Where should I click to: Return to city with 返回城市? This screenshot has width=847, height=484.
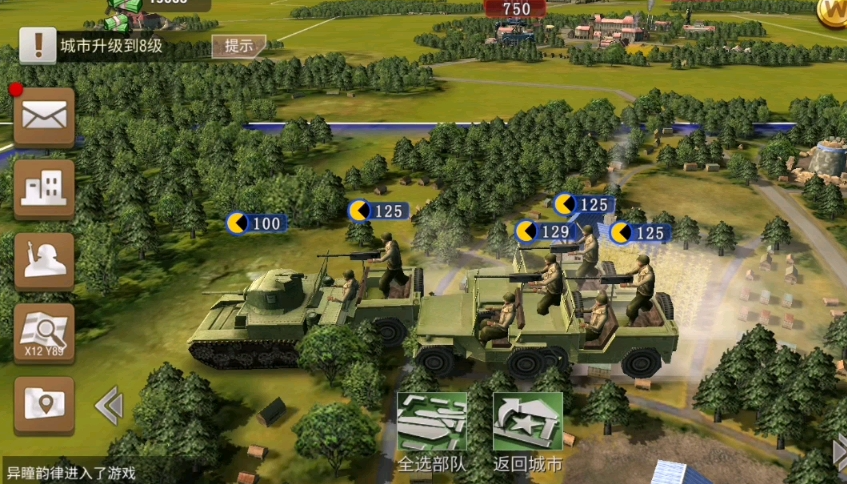[527, 431]
